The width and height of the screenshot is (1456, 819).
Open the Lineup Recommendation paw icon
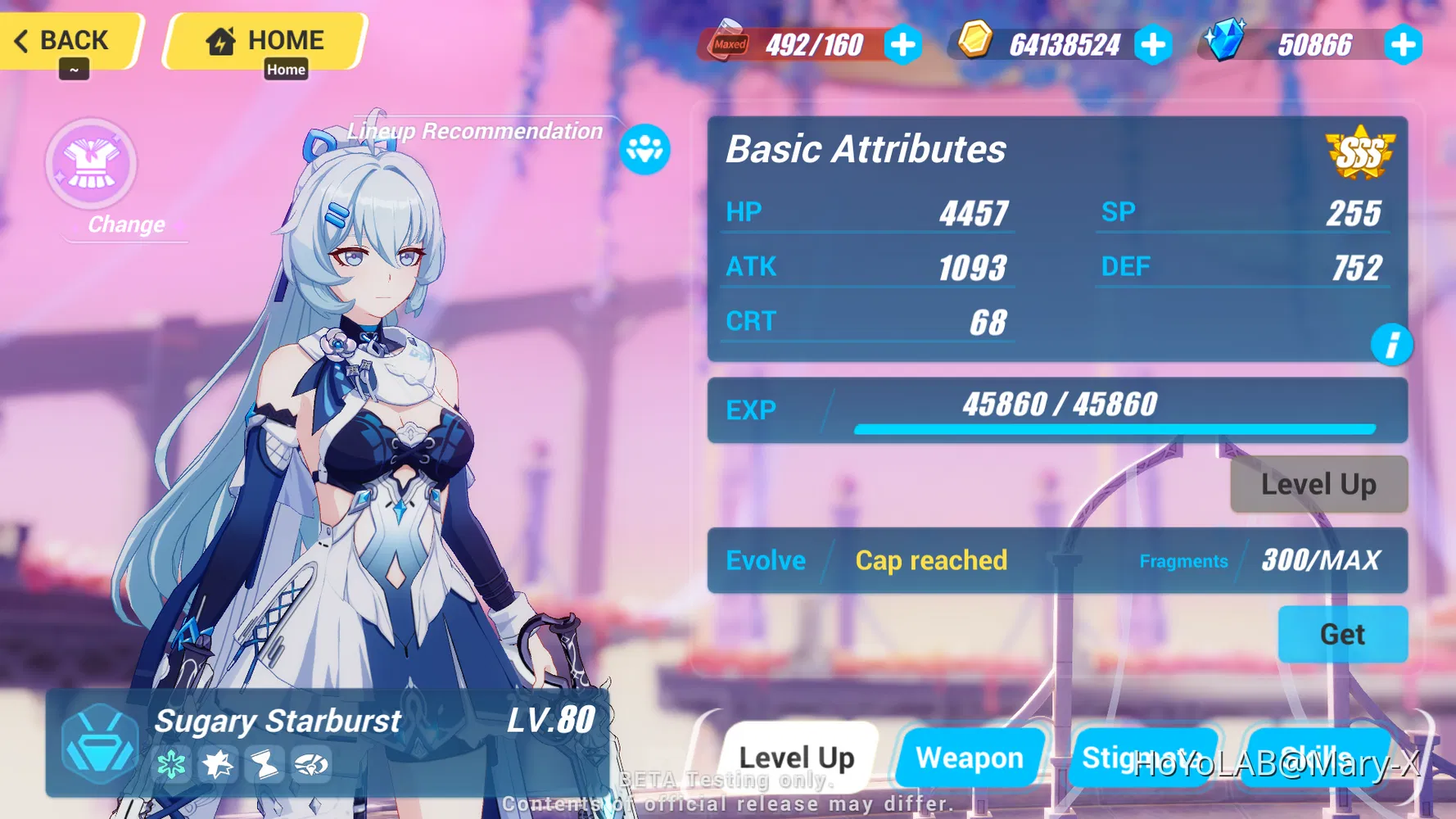pos(646,149)
